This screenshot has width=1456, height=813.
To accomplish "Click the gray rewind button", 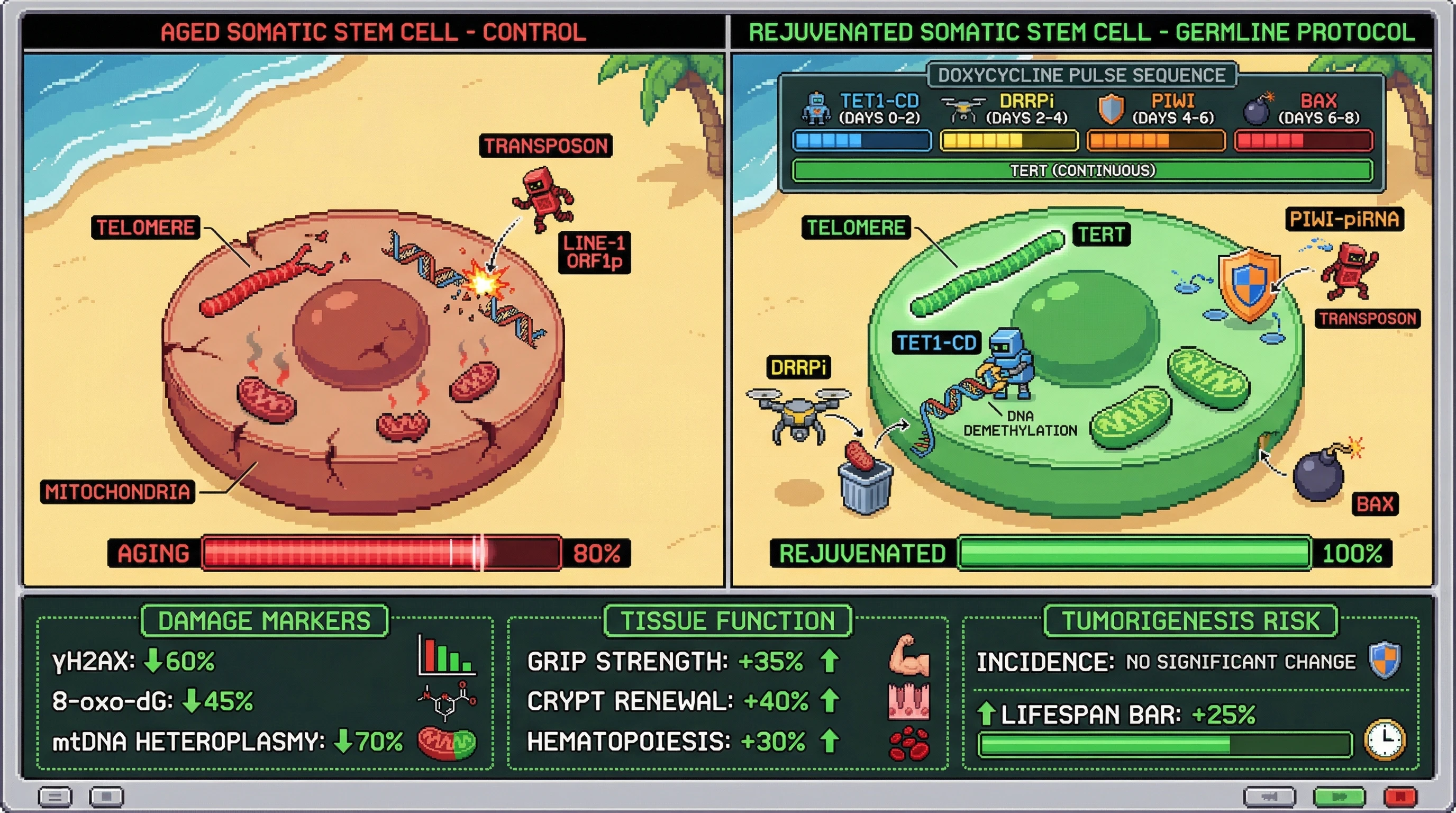I will point(1269,797).
